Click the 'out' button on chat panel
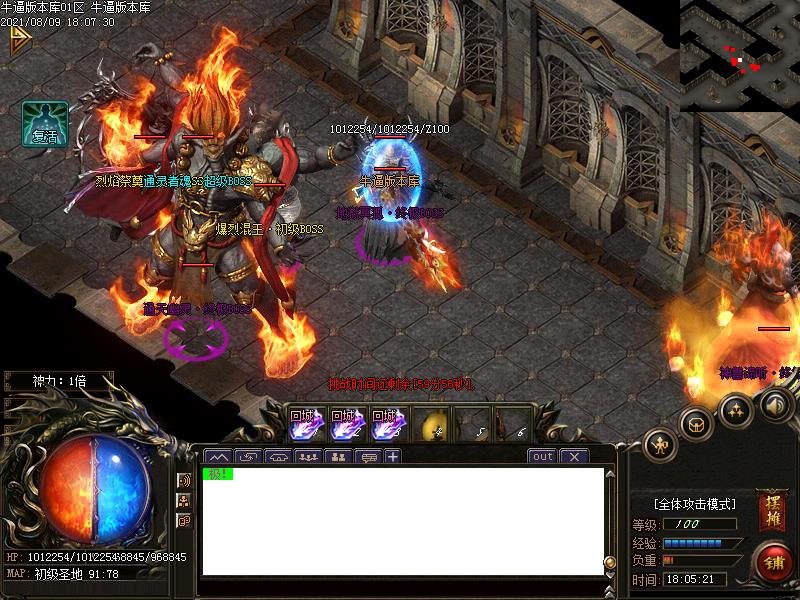This screenshot has width=800, height=600. [x=542, y=456]
